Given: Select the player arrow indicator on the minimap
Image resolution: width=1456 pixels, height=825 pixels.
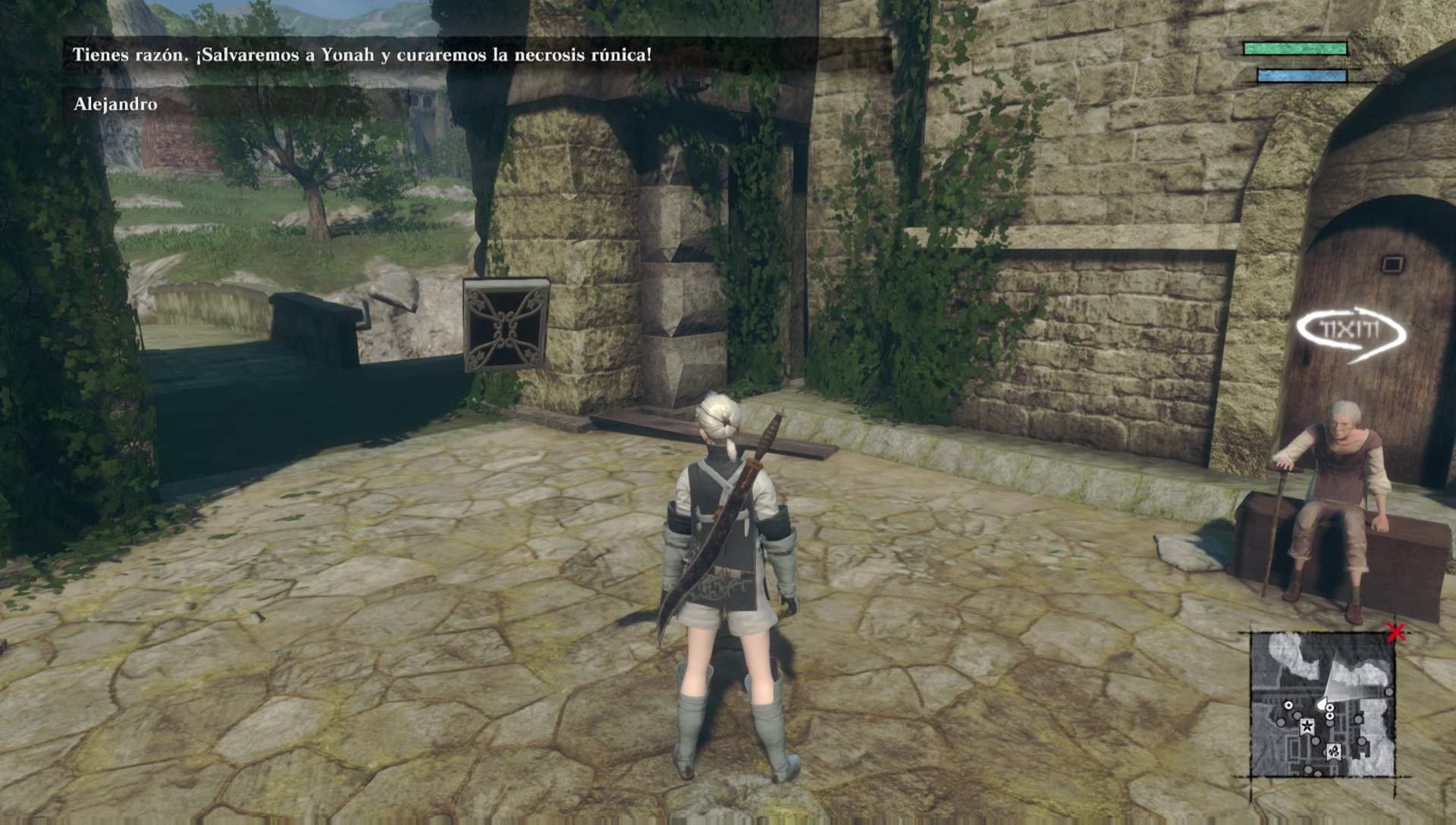Looking at the screenshot, I should click(x=1323, y=702).
